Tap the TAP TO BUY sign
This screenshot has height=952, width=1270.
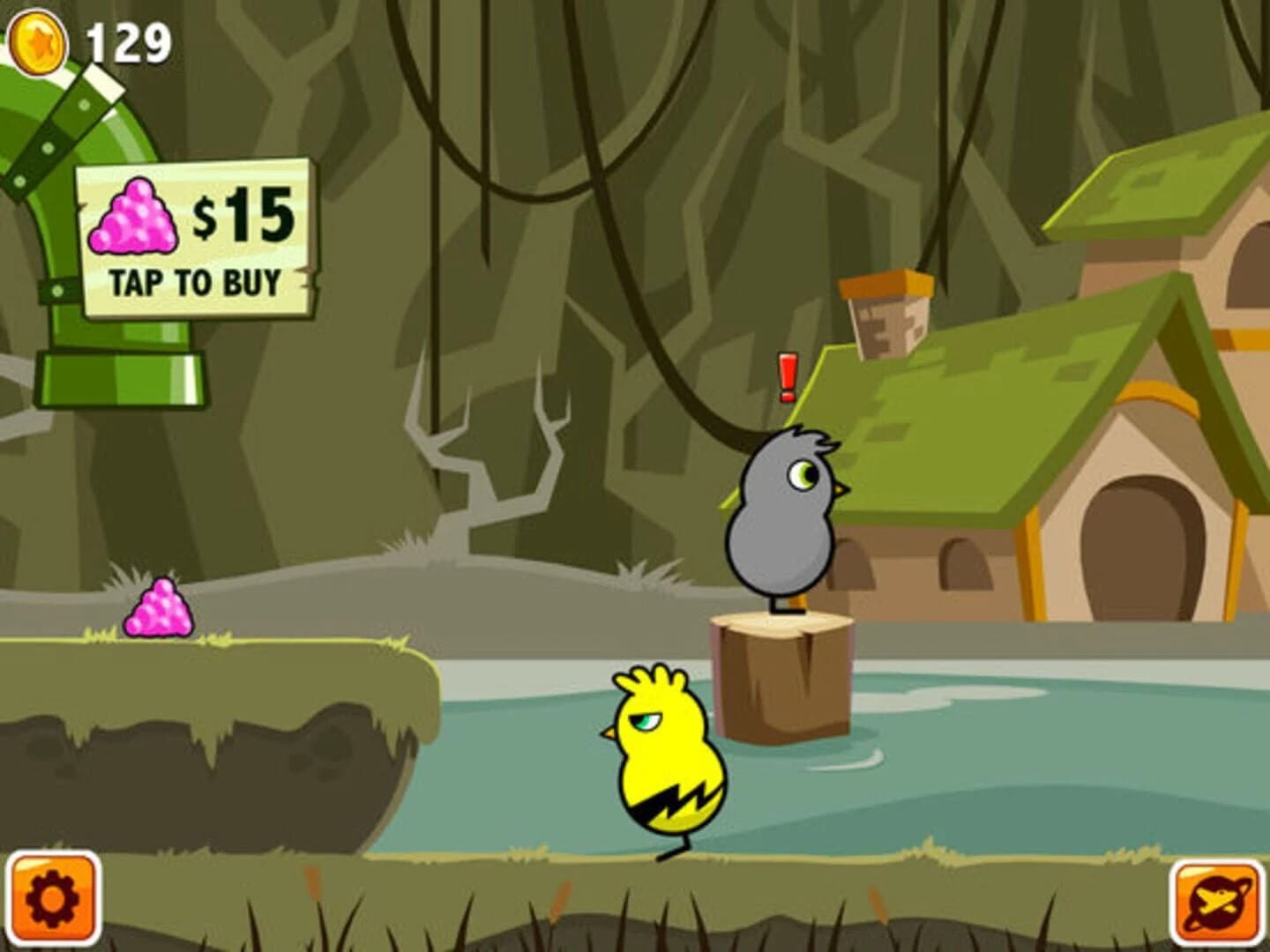[x=196, y=279]
